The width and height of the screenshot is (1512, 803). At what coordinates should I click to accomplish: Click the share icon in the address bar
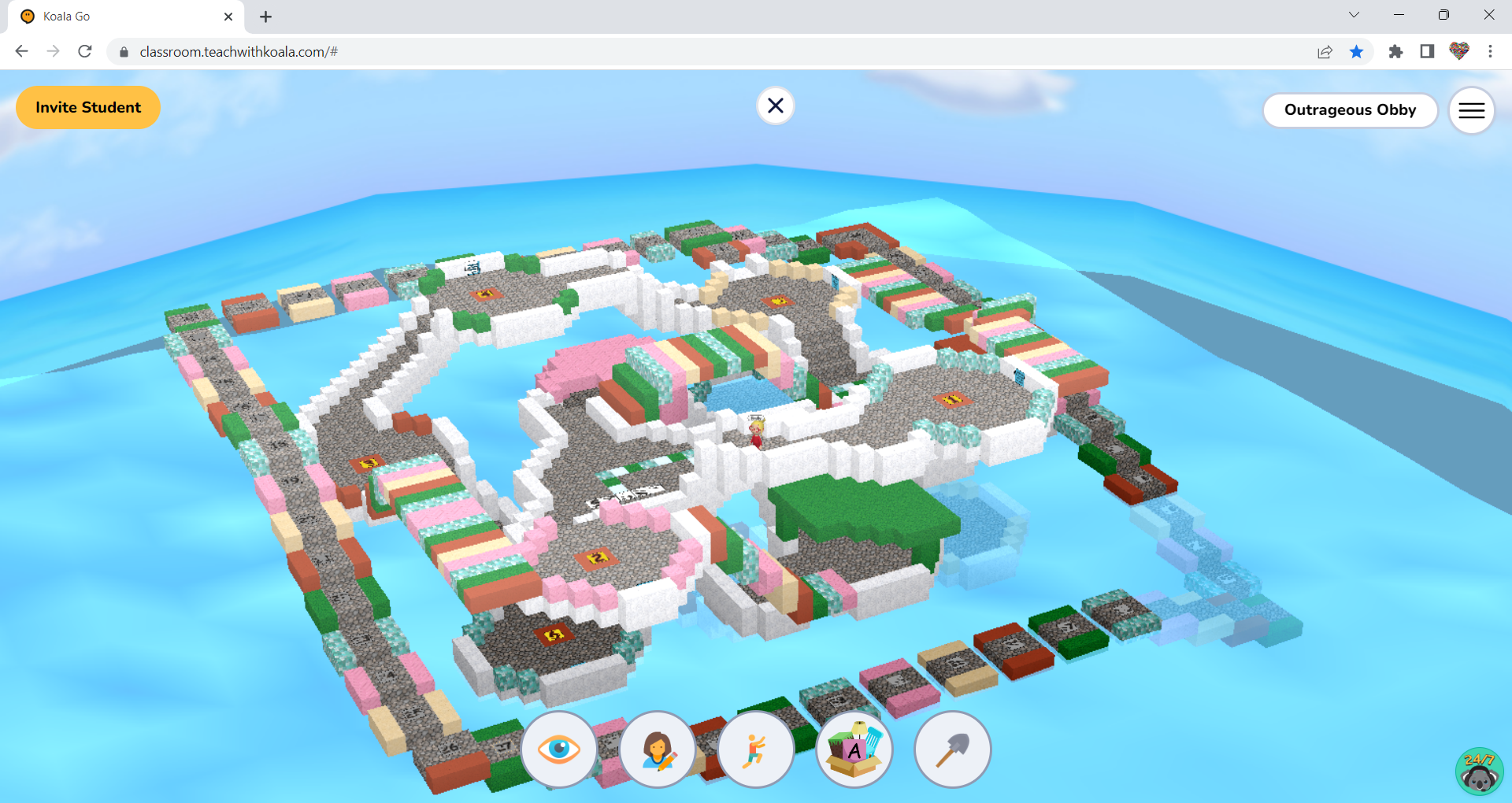[x=1325, y=51]
